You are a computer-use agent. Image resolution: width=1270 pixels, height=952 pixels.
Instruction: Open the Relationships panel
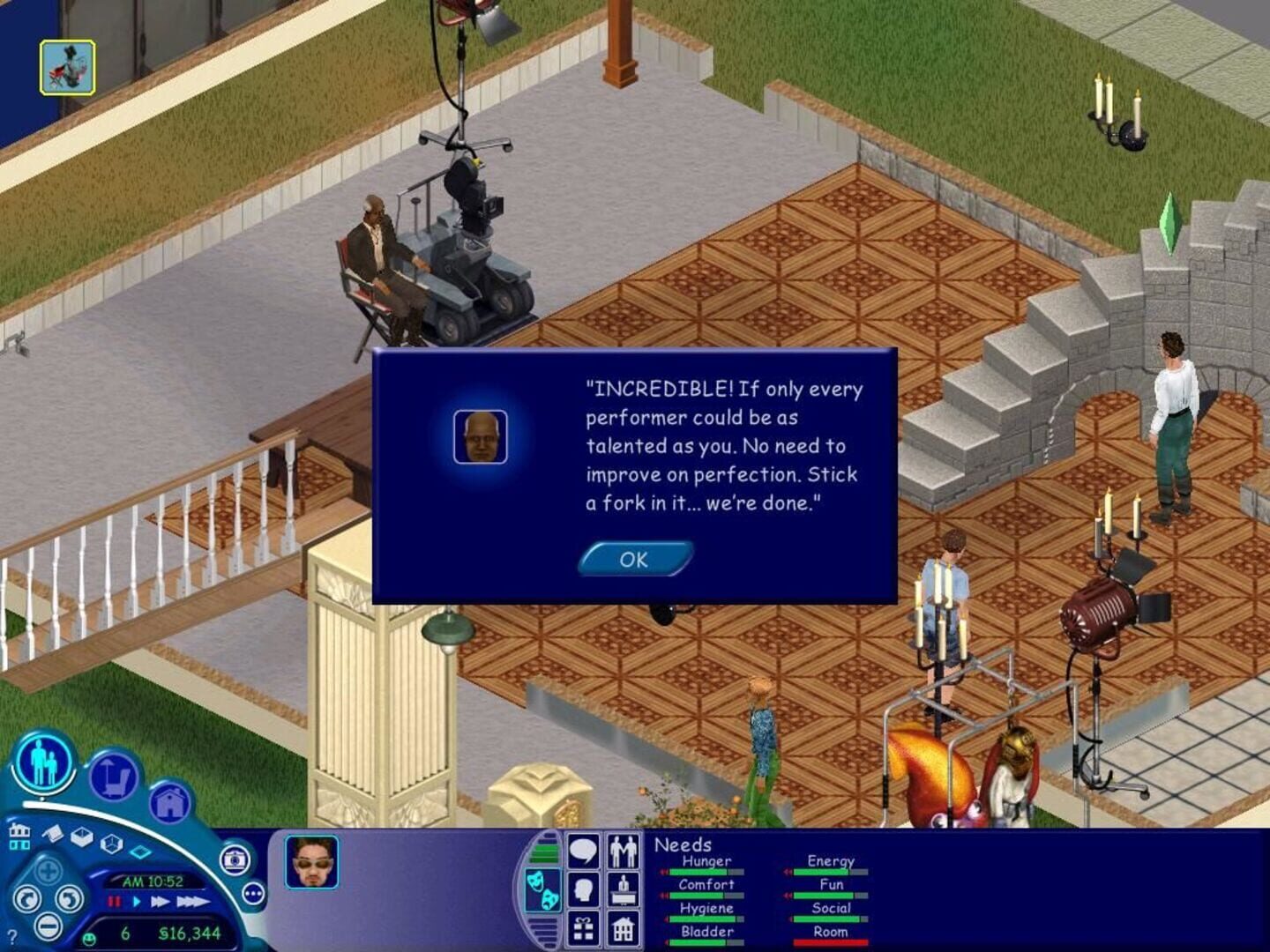[x=623, y=851]
